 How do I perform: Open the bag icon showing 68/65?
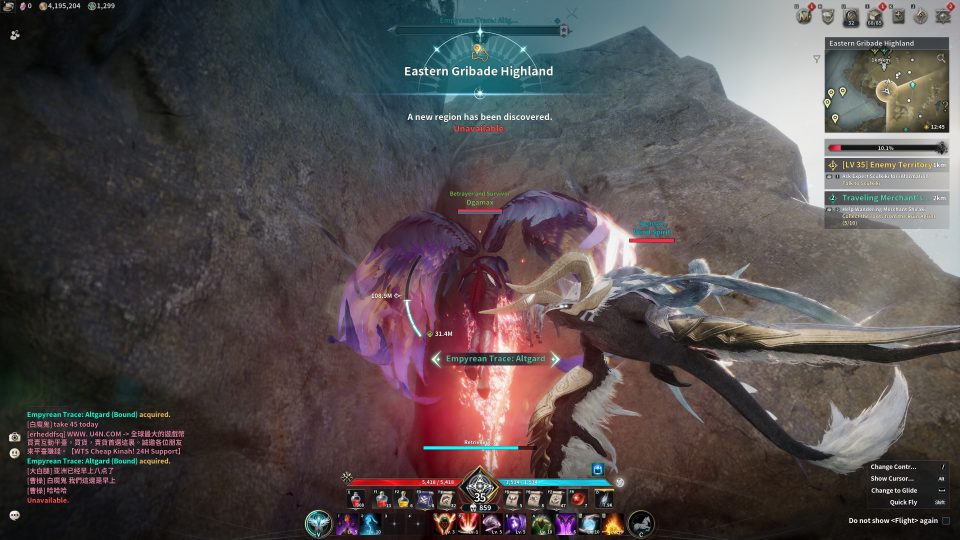click(x=875, y=15)
